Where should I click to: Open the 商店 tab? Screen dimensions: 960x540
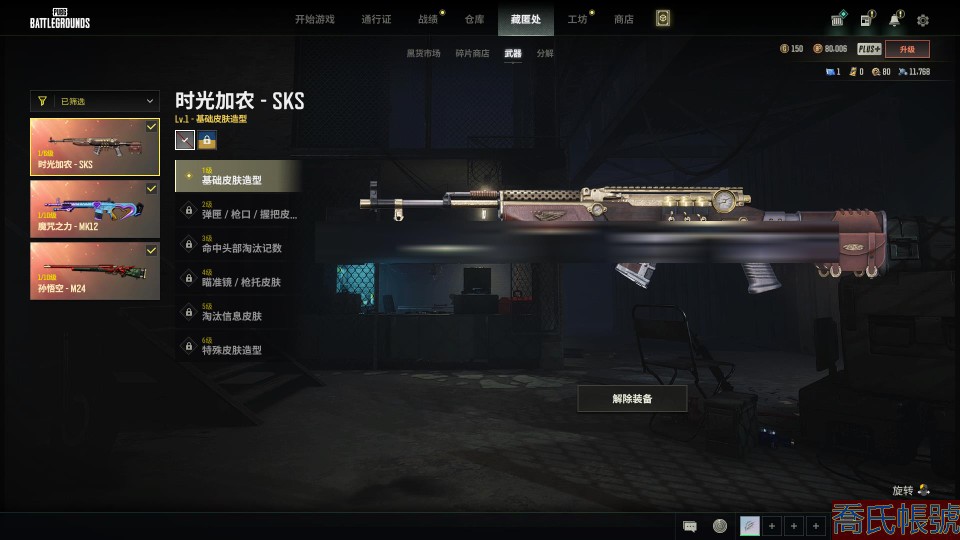click(x=624, y=19)
